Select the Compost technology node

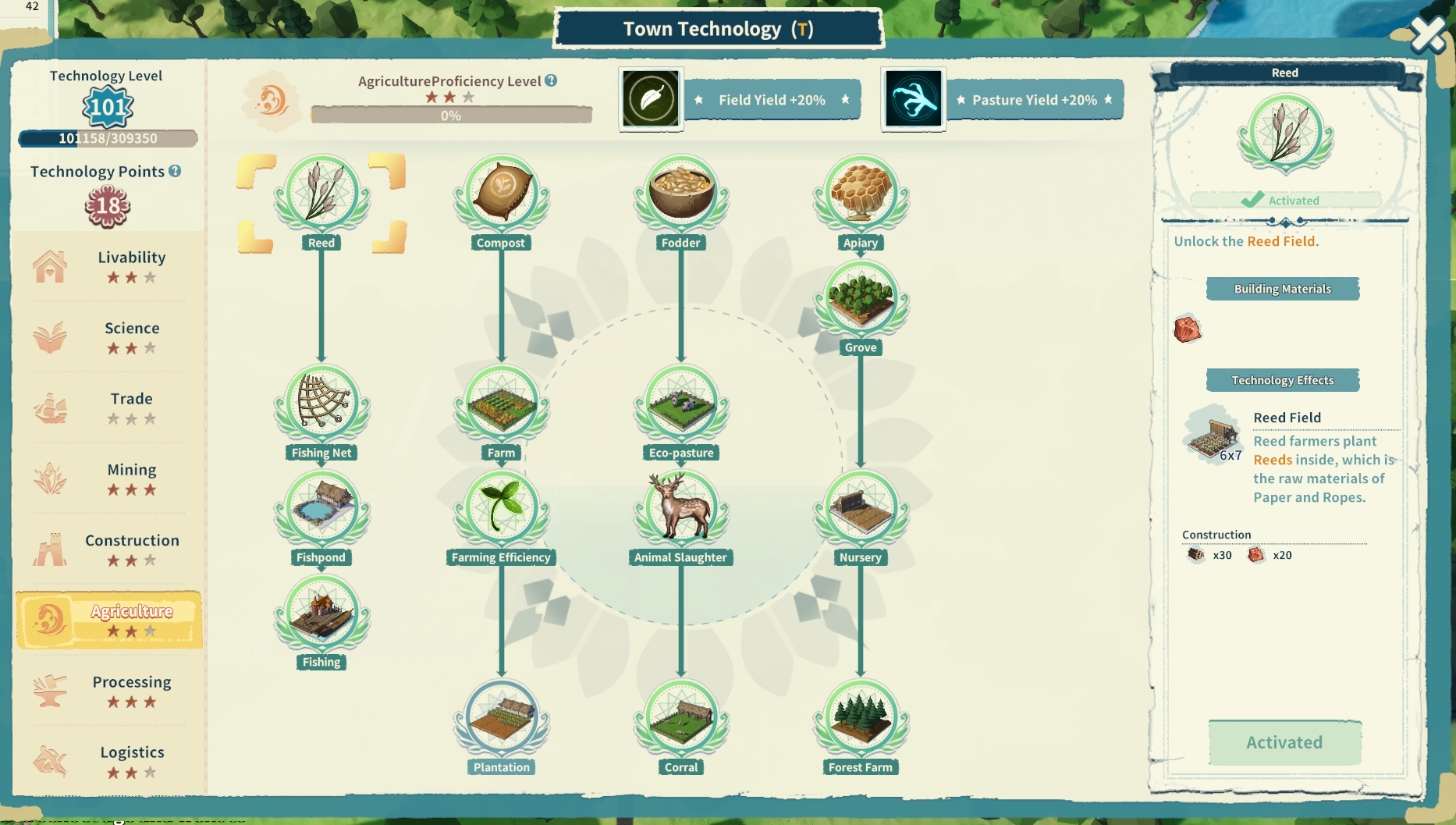pyautogui.click(x=501, y=194)
